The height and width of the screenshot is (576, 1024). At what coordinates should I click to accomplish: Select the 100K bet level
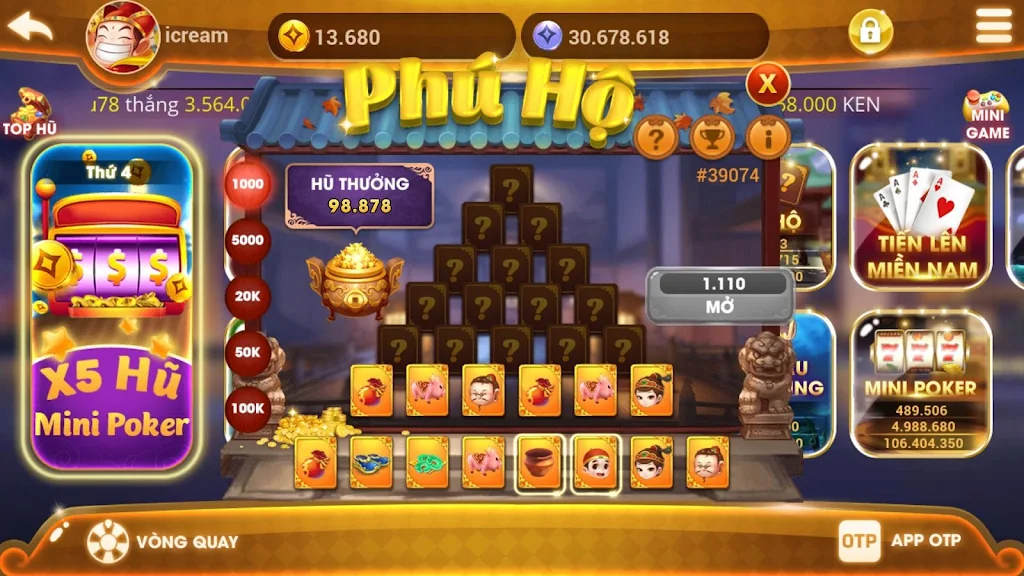tap(247, 408)
